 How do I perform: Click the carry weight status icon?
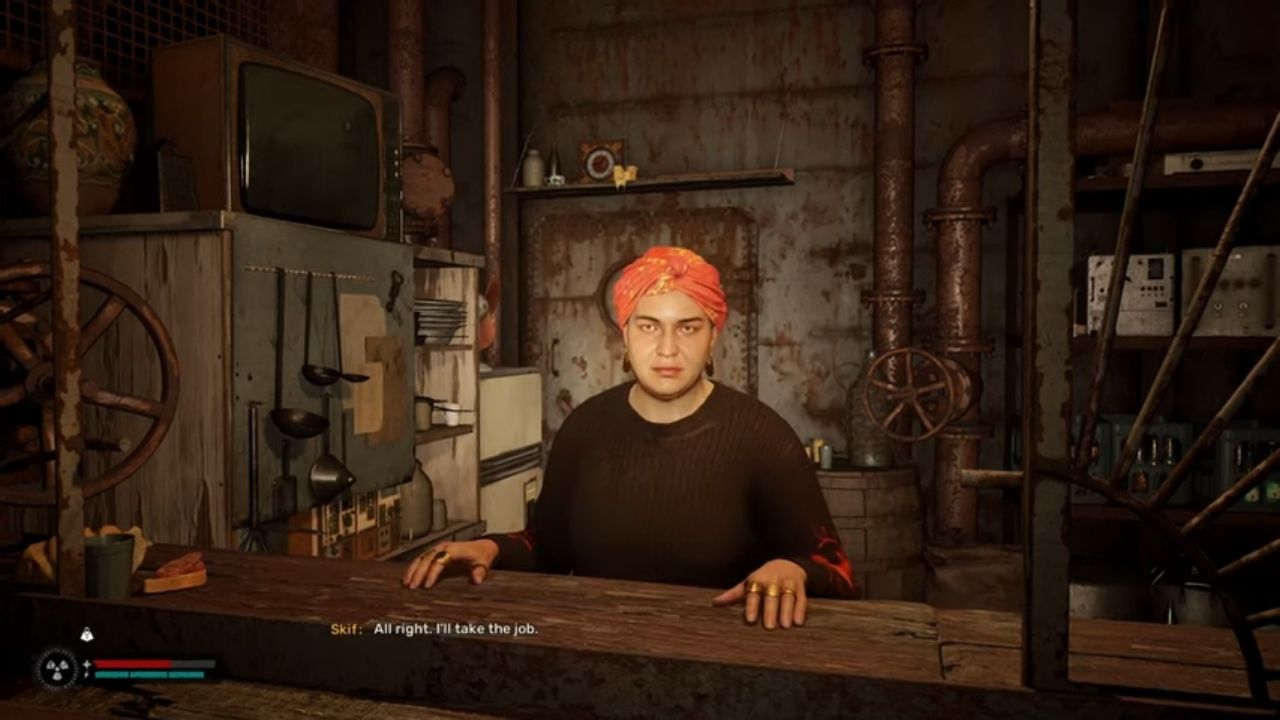coord(86,633)
